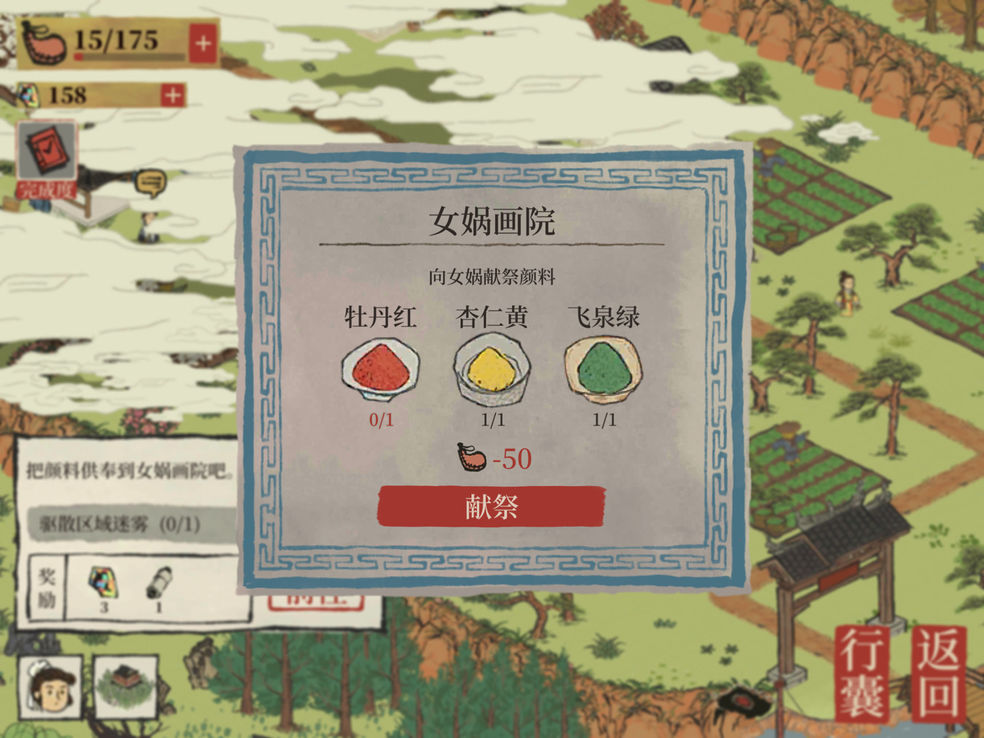Add stamina with the top plus button
984x738 pixels.
(x=203, y=44)
